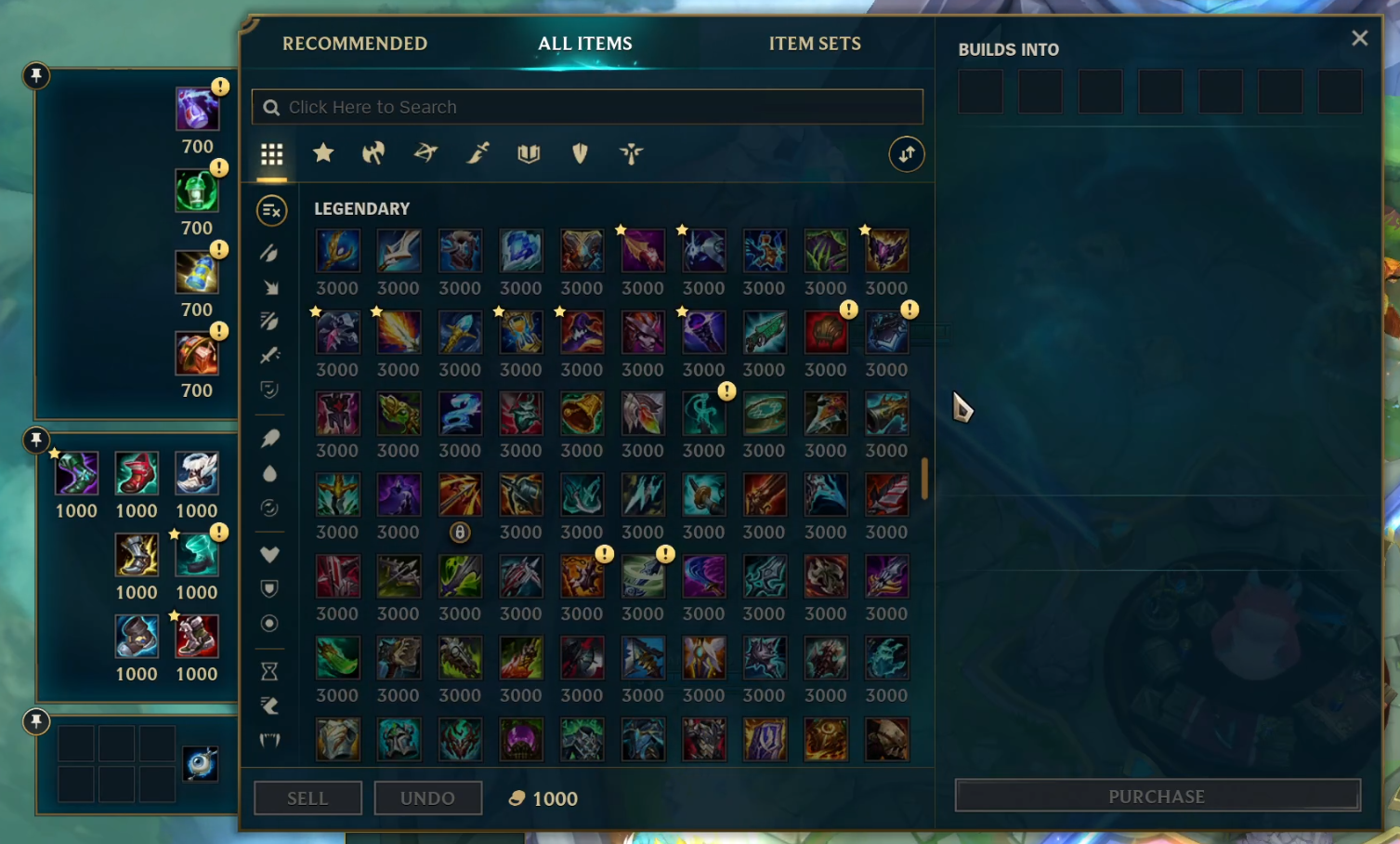Select the All Items grid filter
This screenshot has width=1400, height=844.
click(x=271, y=154)
